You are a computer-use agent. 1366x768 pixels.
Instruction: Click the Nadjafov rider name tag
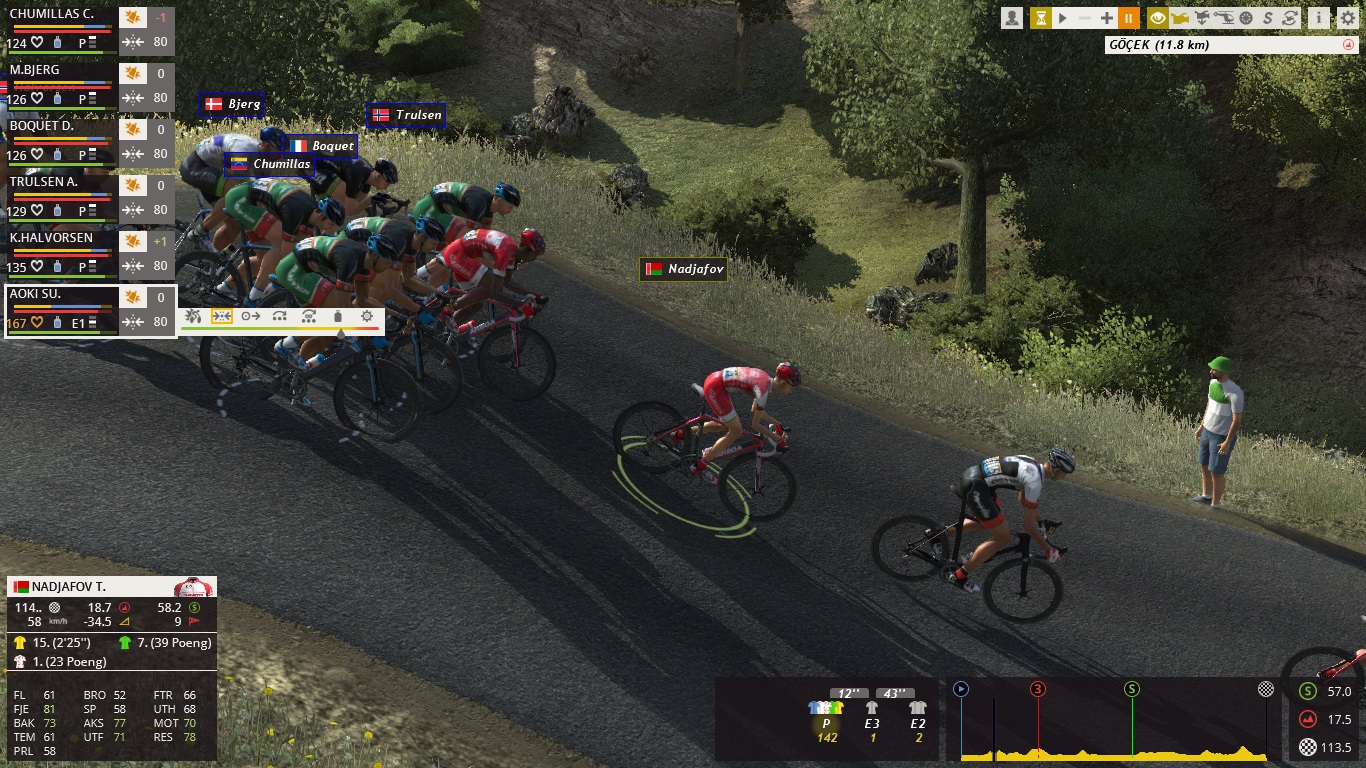[x=684, y=269]
